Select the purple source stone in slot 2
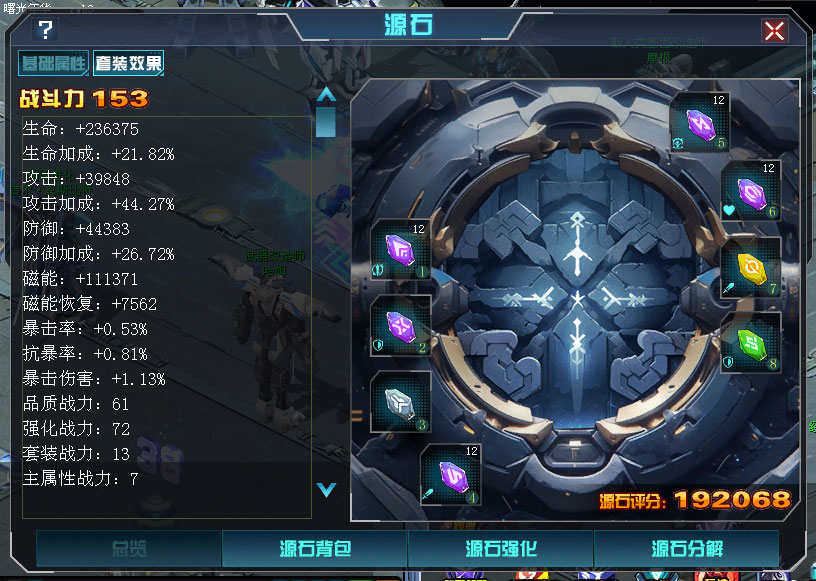Viewport: 816px width, 581px height. point(400,326)
